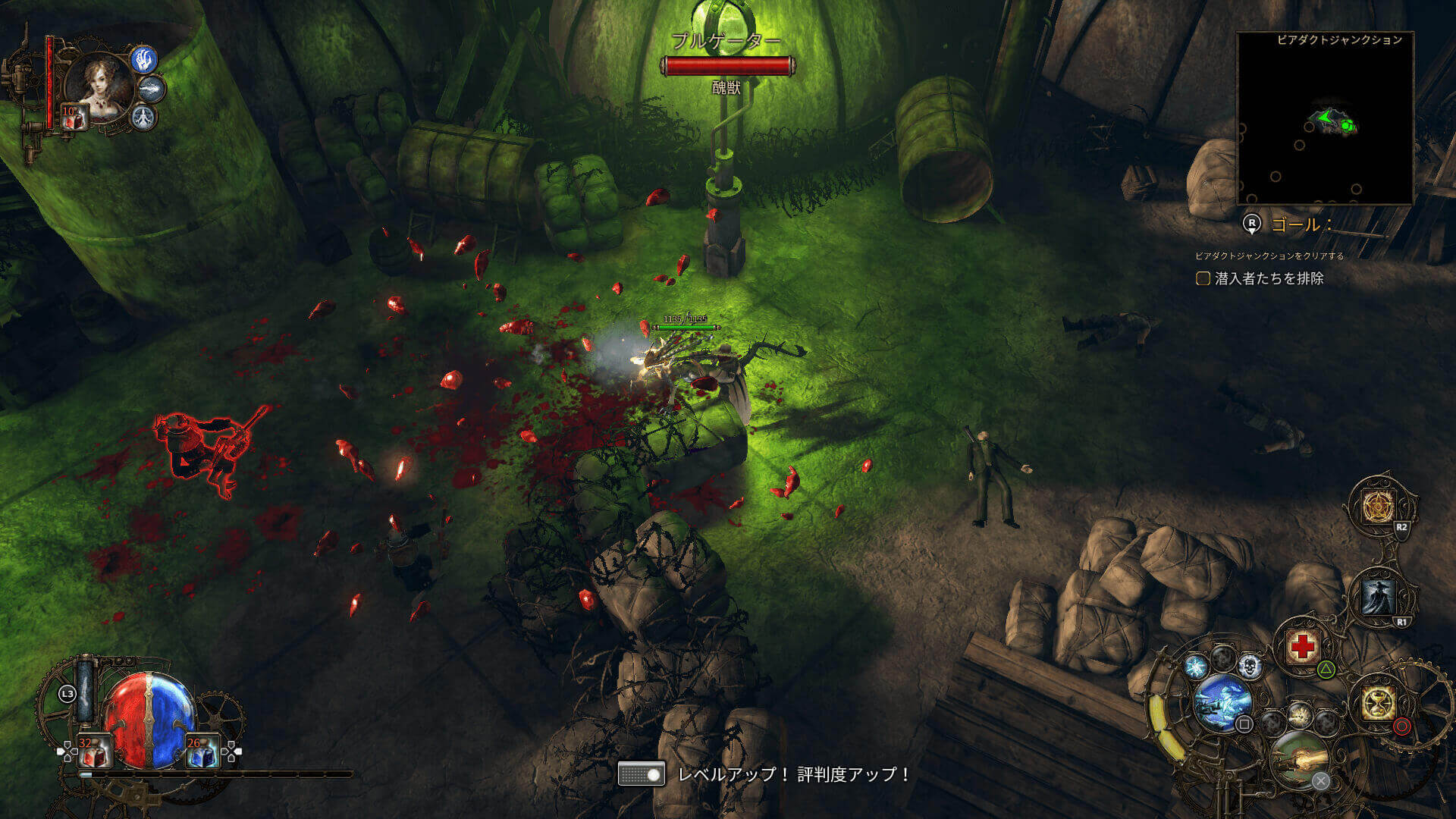The height and width of the screenshot is (819, 1456).
Task: Open Katarina's portrait in the top left
Action: pyautogui.click(x=99, y=79)
